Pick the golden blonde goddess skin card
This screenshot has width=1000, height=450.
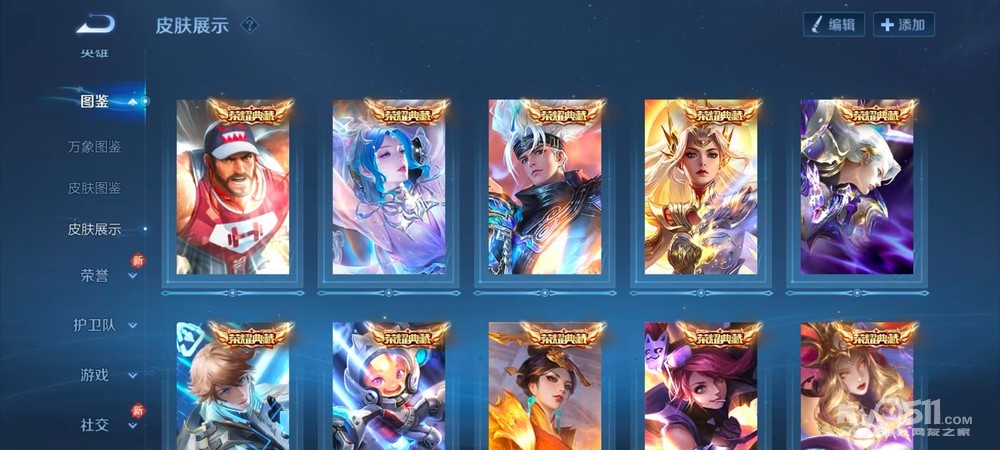[701, 190]
